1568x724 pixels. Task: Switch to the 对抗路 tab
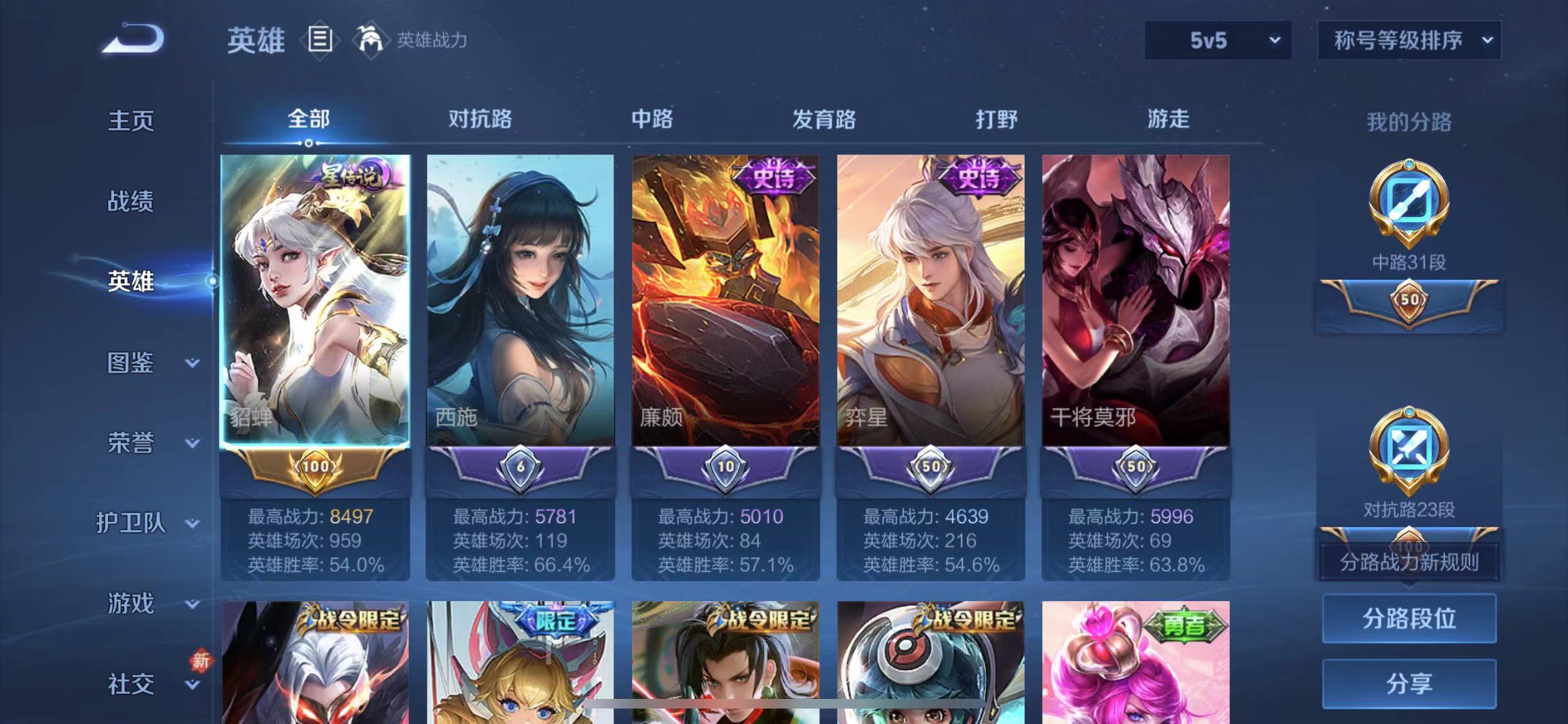(x=480, y=120)
